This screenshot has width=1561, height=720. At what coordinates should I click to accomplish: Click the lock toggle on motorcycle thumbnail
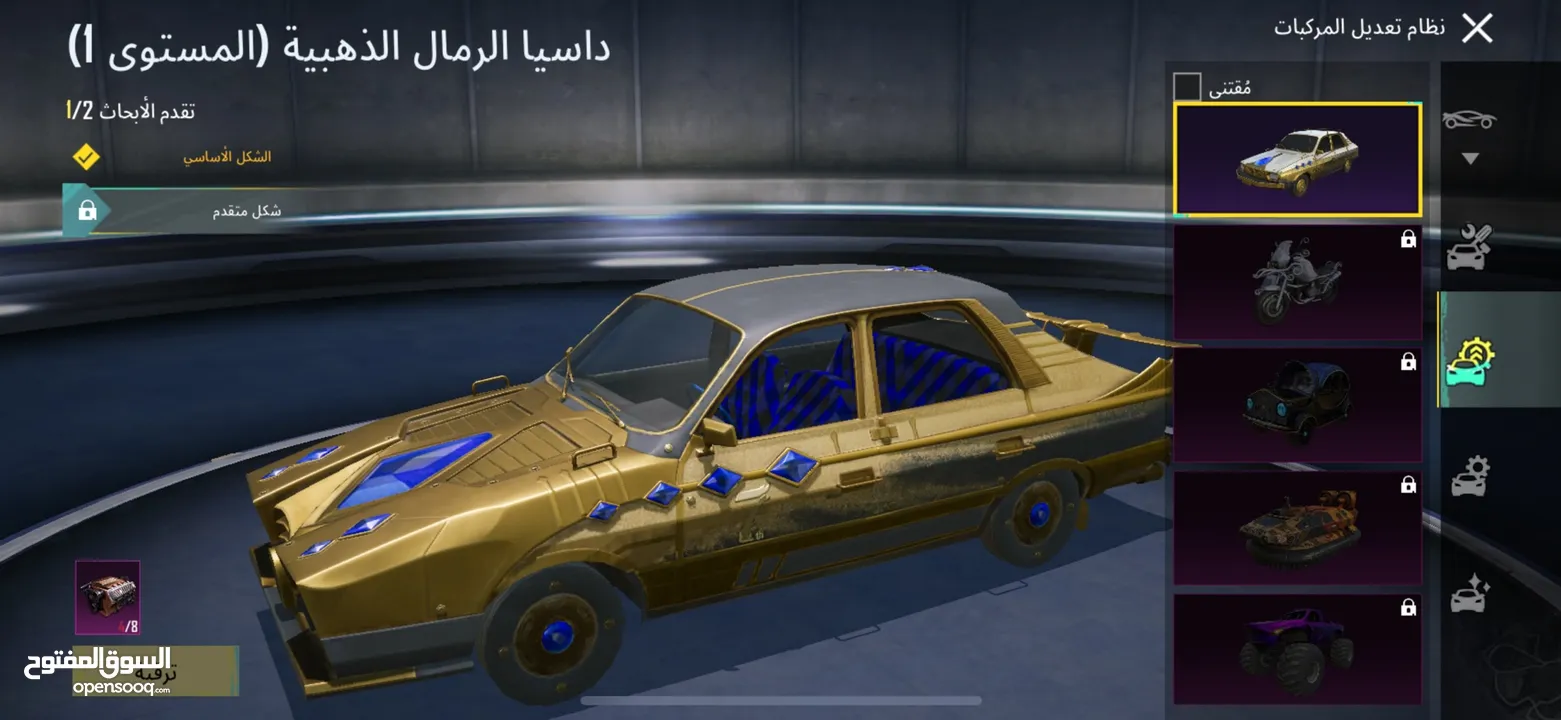coord(1409,240)
